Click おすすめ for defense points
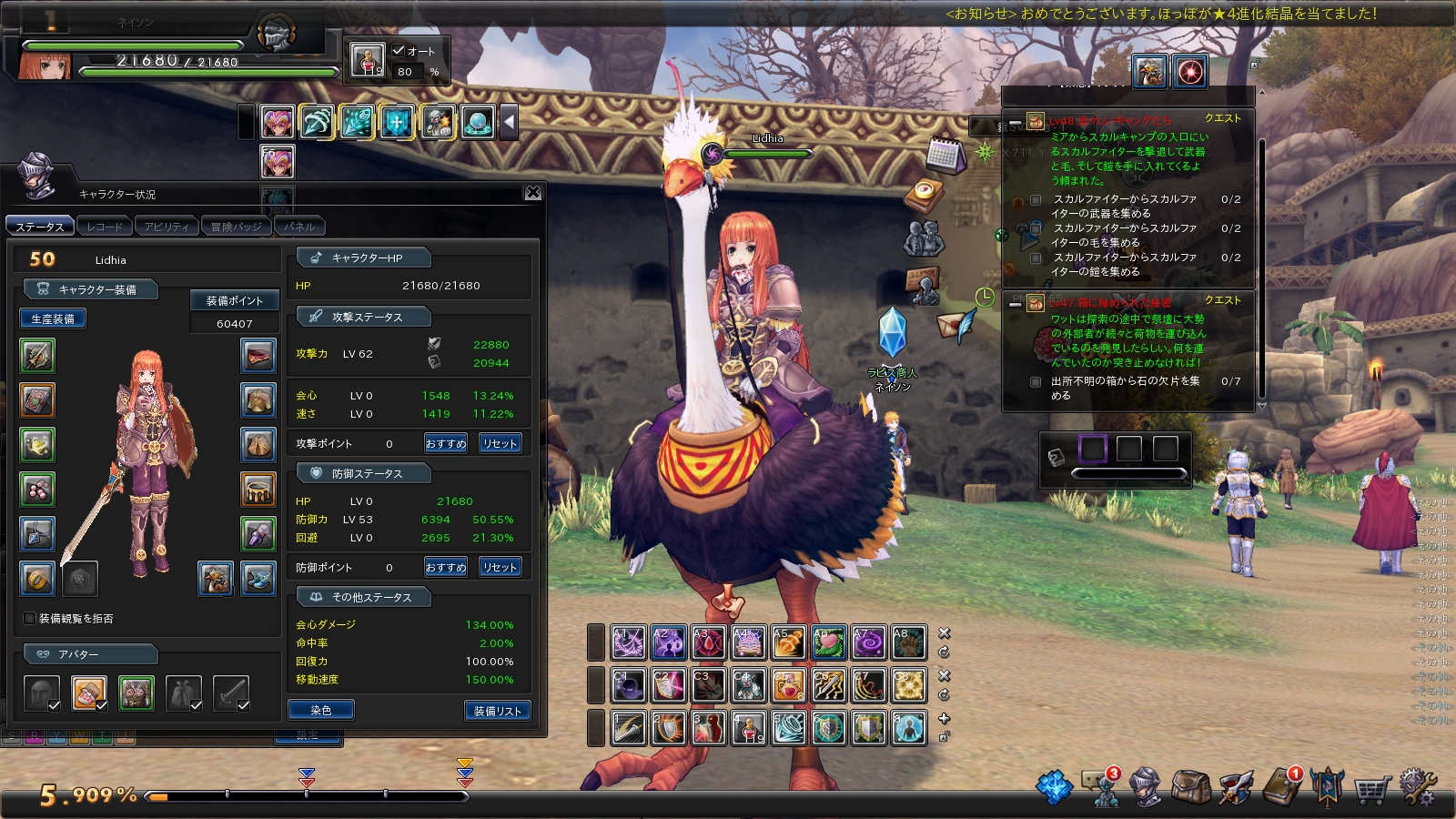This screenshot has width=1456, height=819. (x=446, y=567)
